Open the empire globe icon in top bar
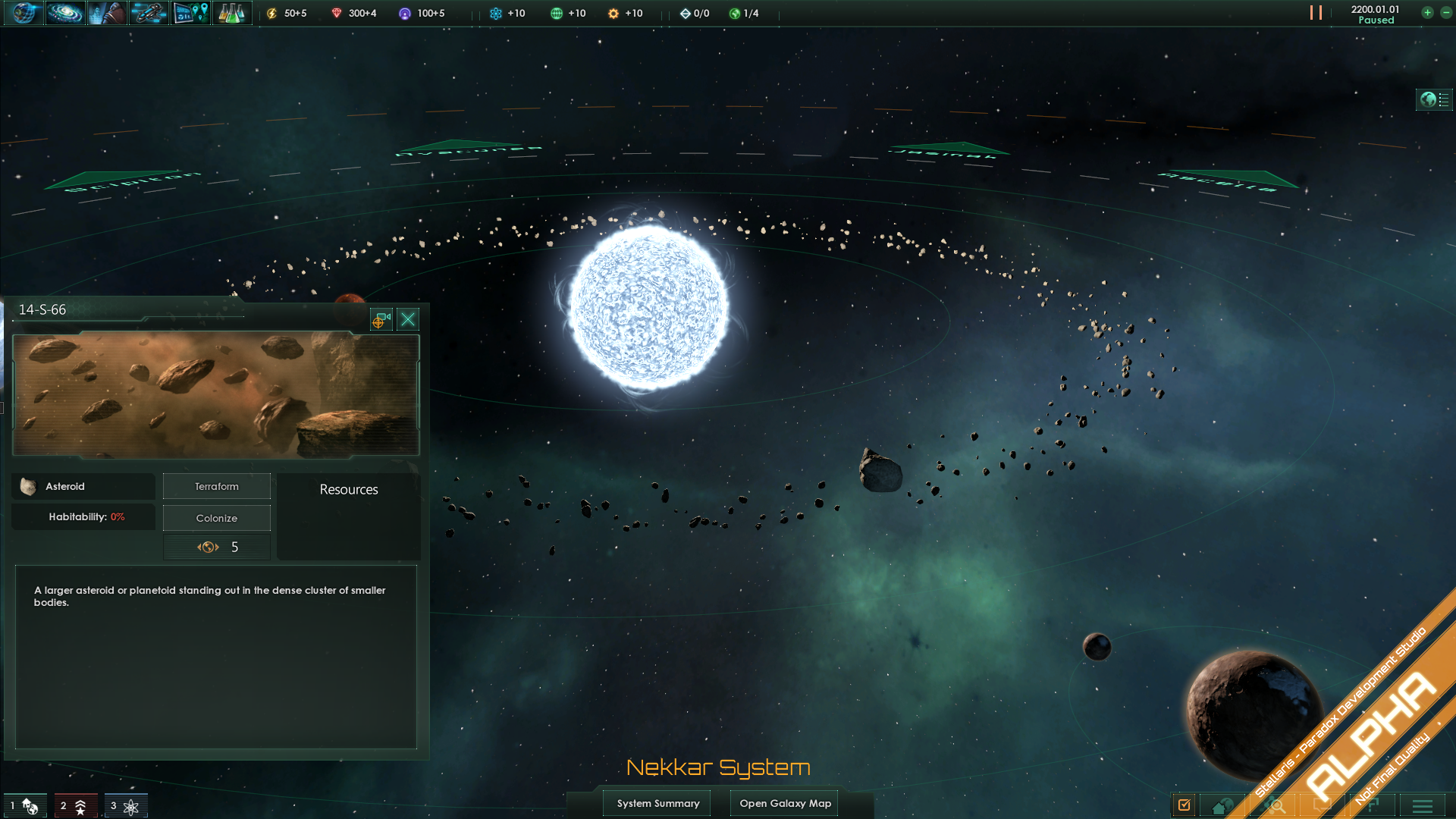This screenshot has width=1456, height=819. coord(24,13)
